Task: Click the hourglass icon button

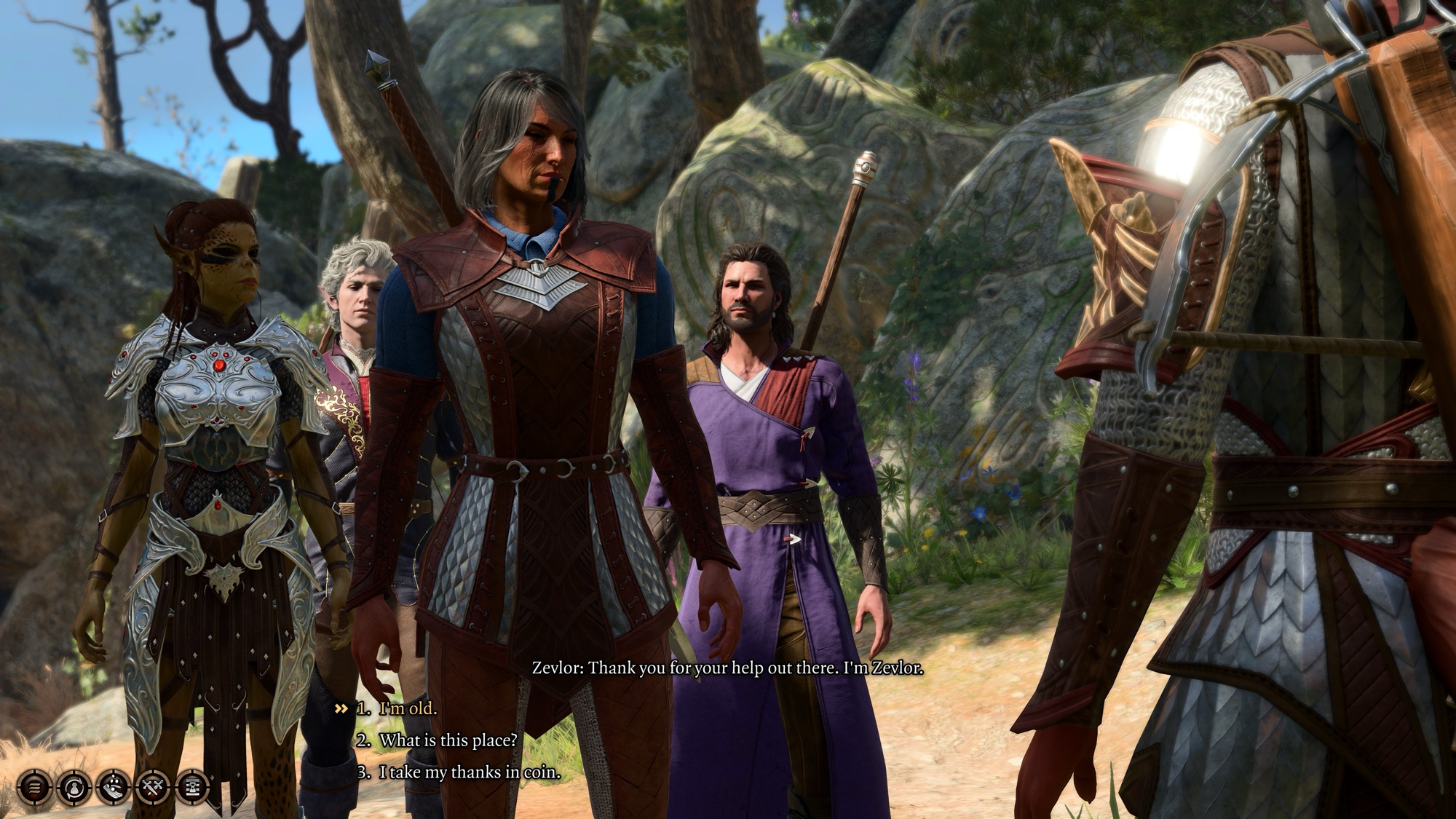Action: click(x=192, y=787)
